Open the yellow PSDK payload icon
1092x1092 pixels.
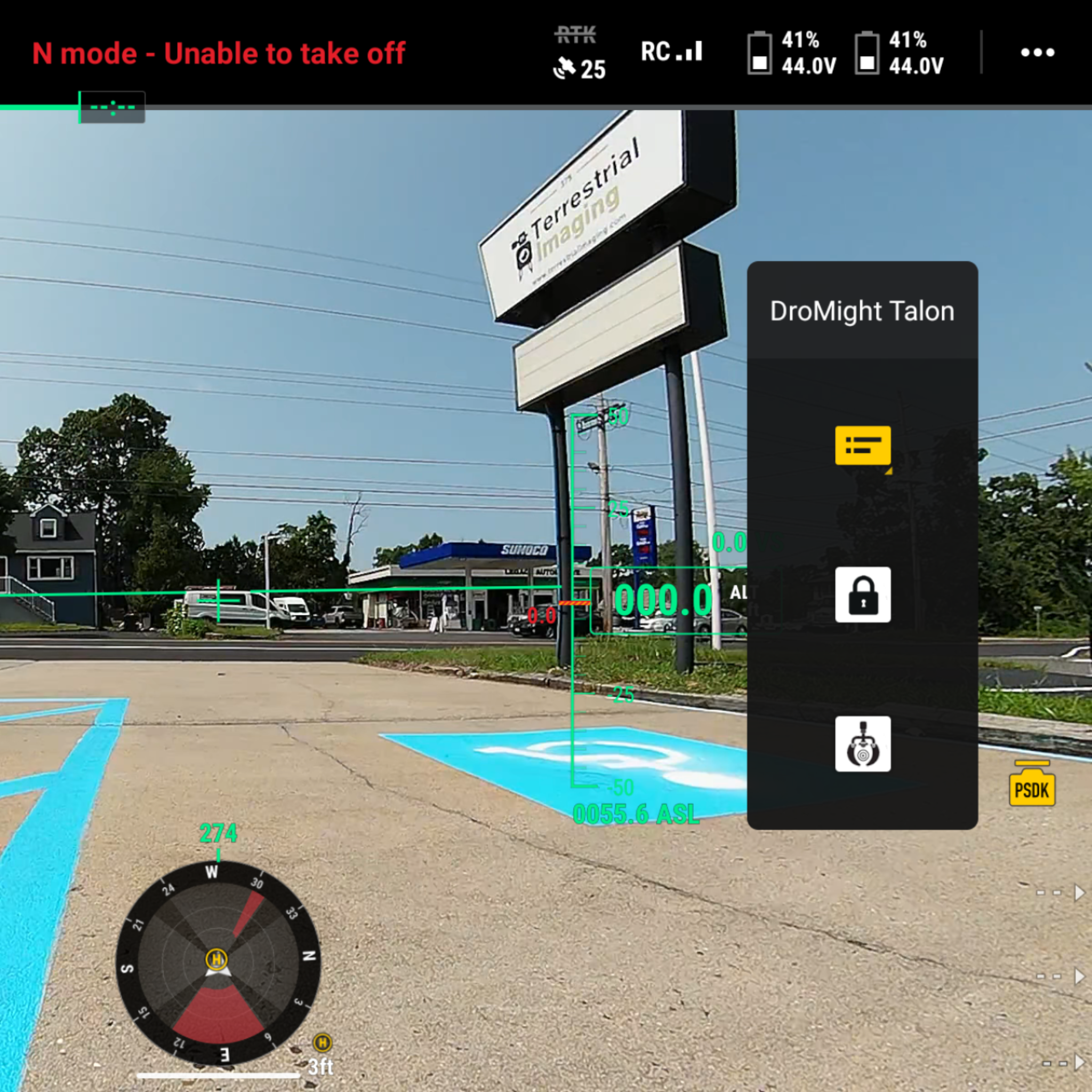(x=1033, y=788)
